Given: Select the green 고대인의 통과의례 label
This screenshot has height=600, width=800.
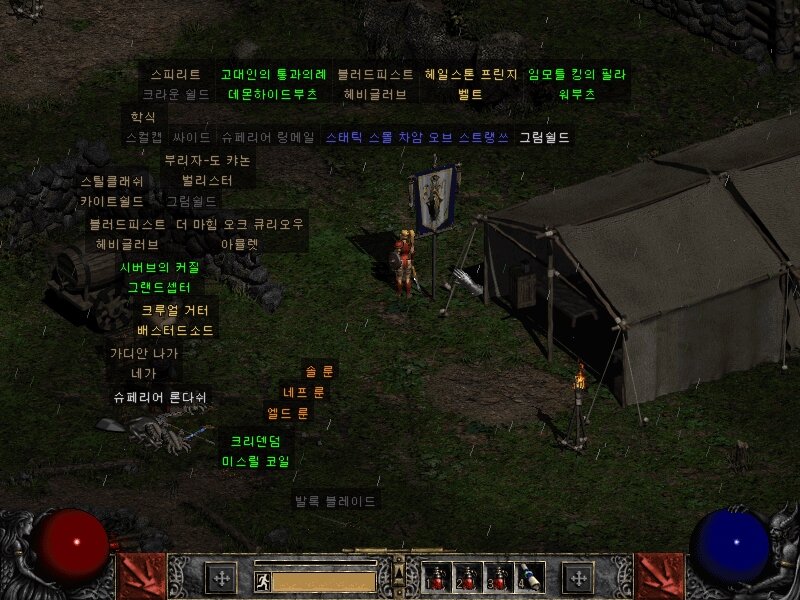Looking at the screenshot, I should tap(273, 75).
